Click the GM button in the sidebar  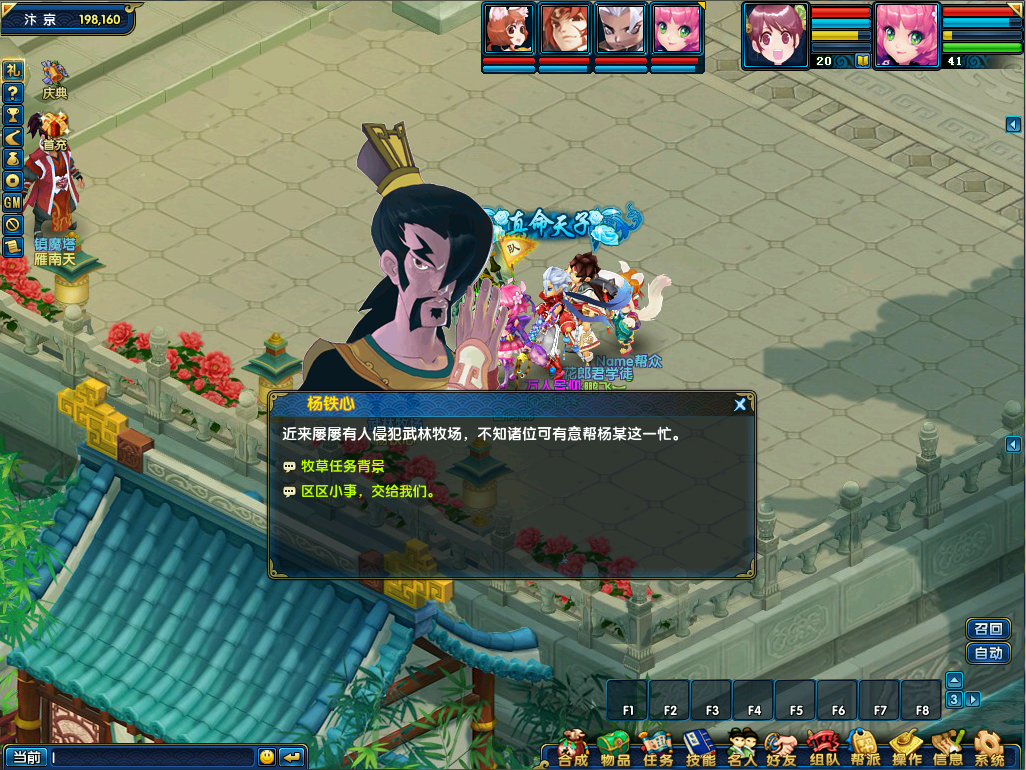[13, 202]
